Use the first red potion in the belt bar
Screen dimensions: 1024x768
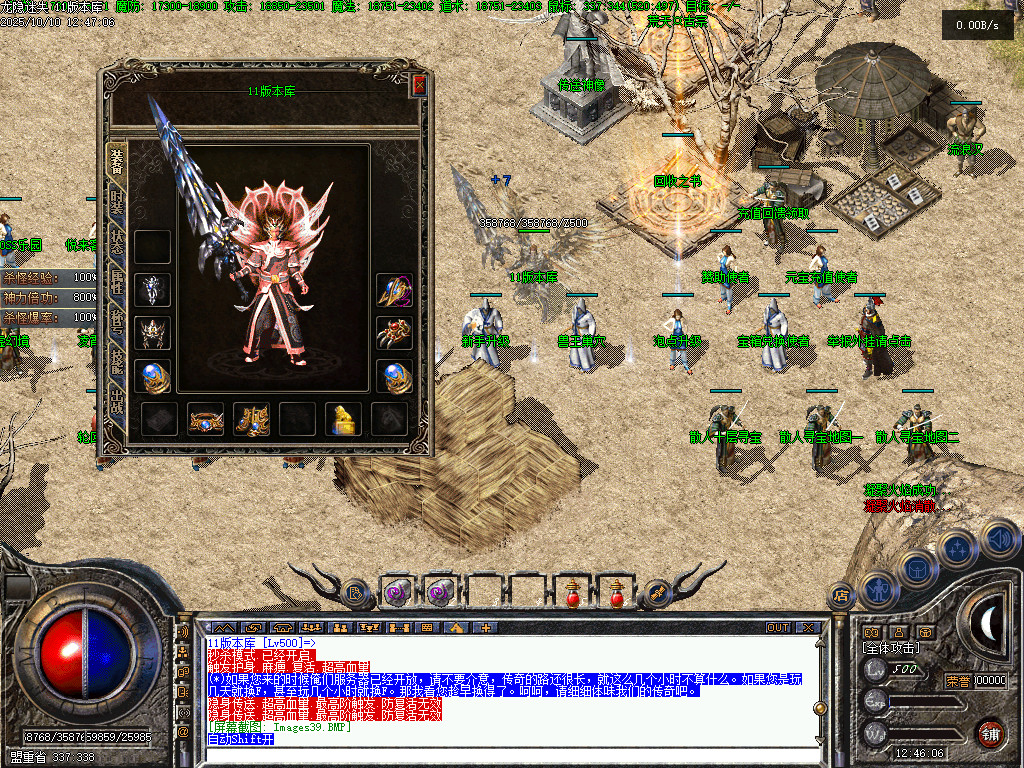[x=572, y=593]
